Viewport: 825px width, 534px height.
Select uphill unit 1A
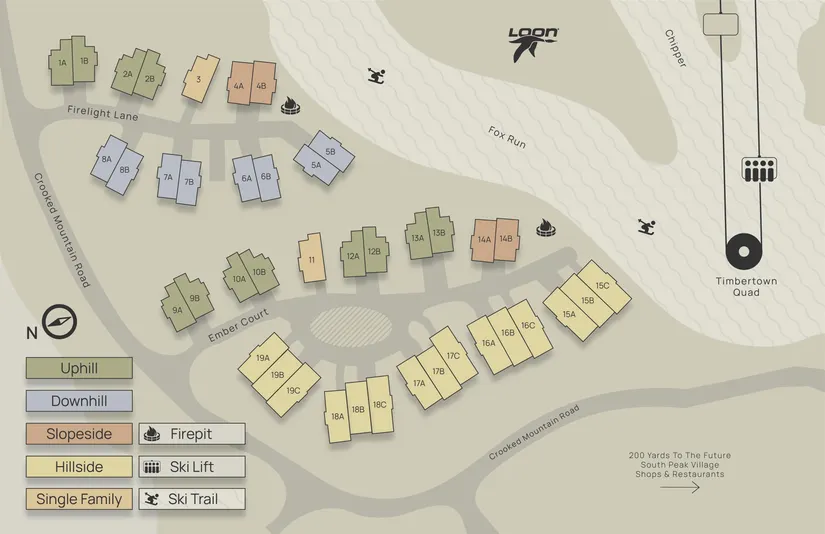click(x=63, y=62)
